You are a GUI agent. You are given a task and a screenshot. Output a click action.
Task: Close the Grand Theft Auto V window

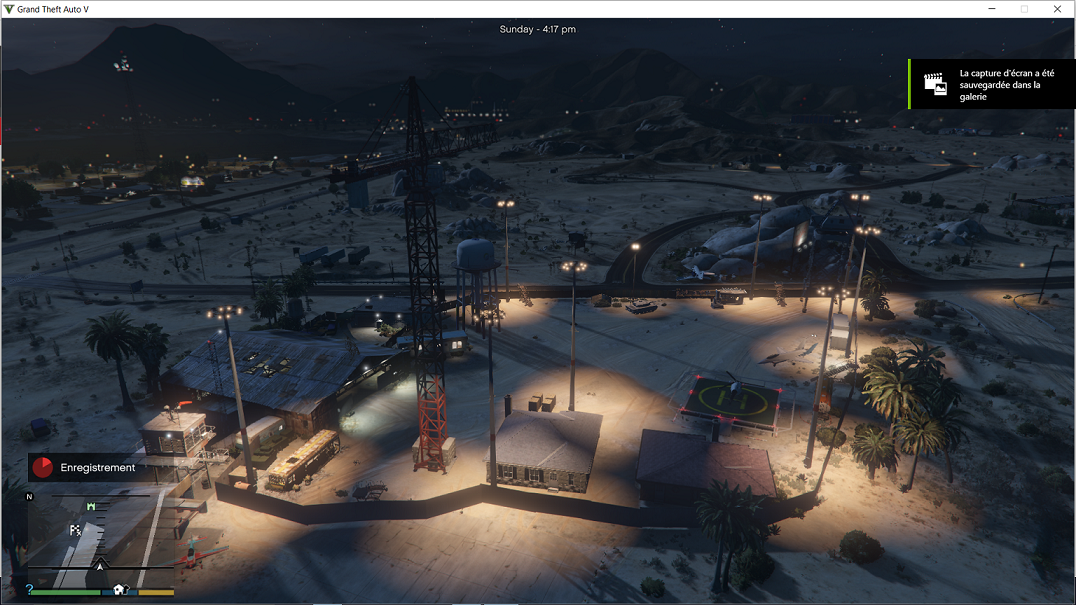1057,9
